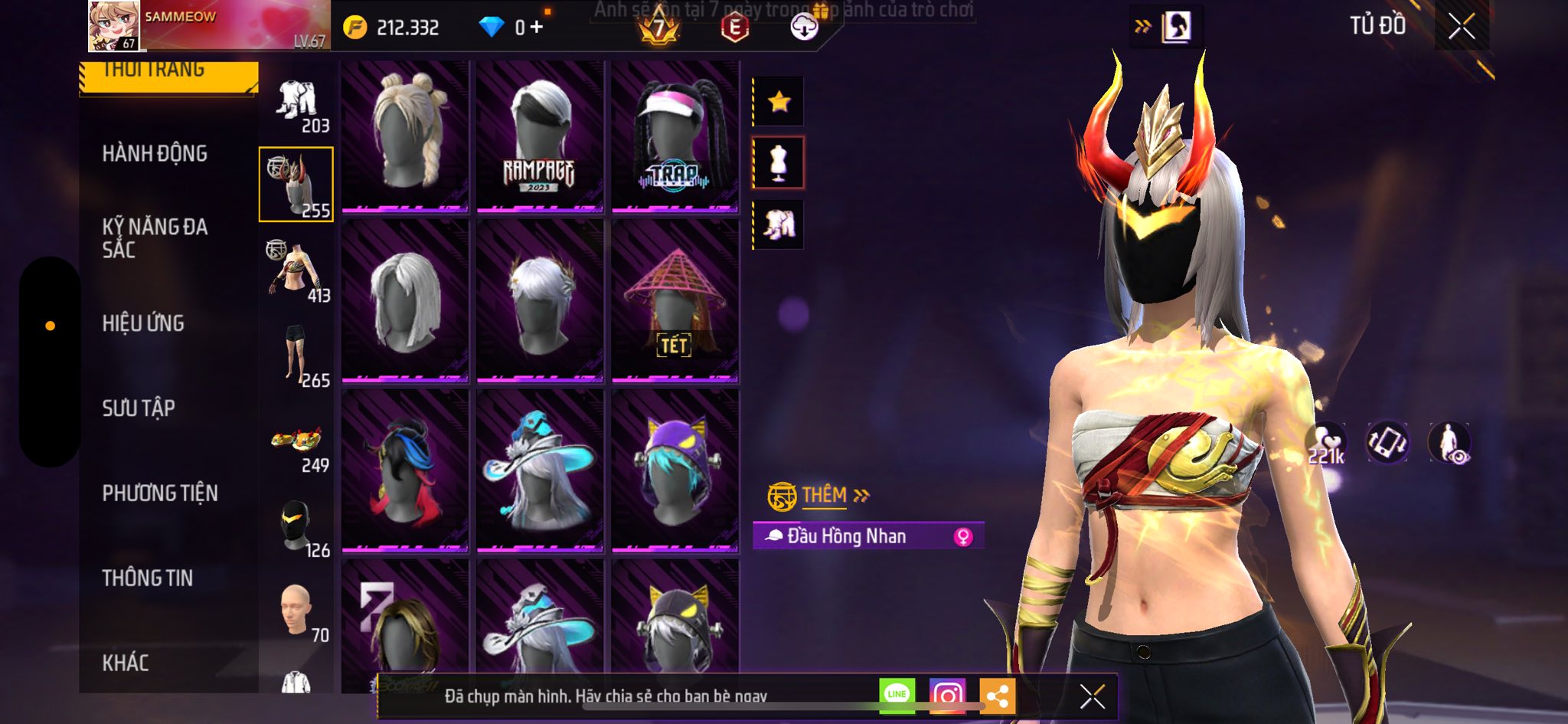This screenshot has width=1568, height=724.
Task: Select the purple cat-ear hood with teal hair
Action: pyautogui.click(x=675, y=470)
